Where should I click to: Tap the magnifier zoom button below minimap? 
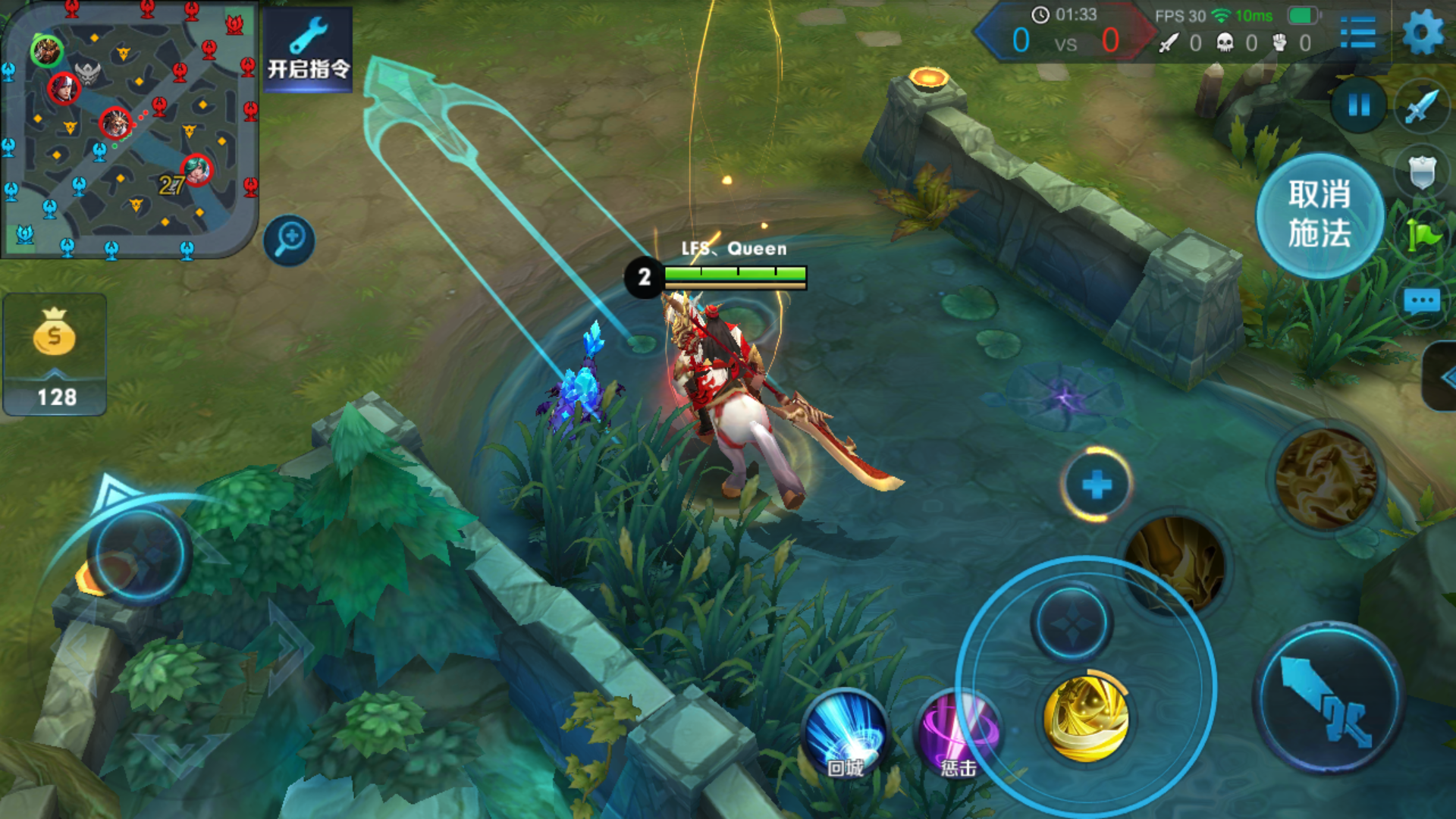[x=289, y=240]
